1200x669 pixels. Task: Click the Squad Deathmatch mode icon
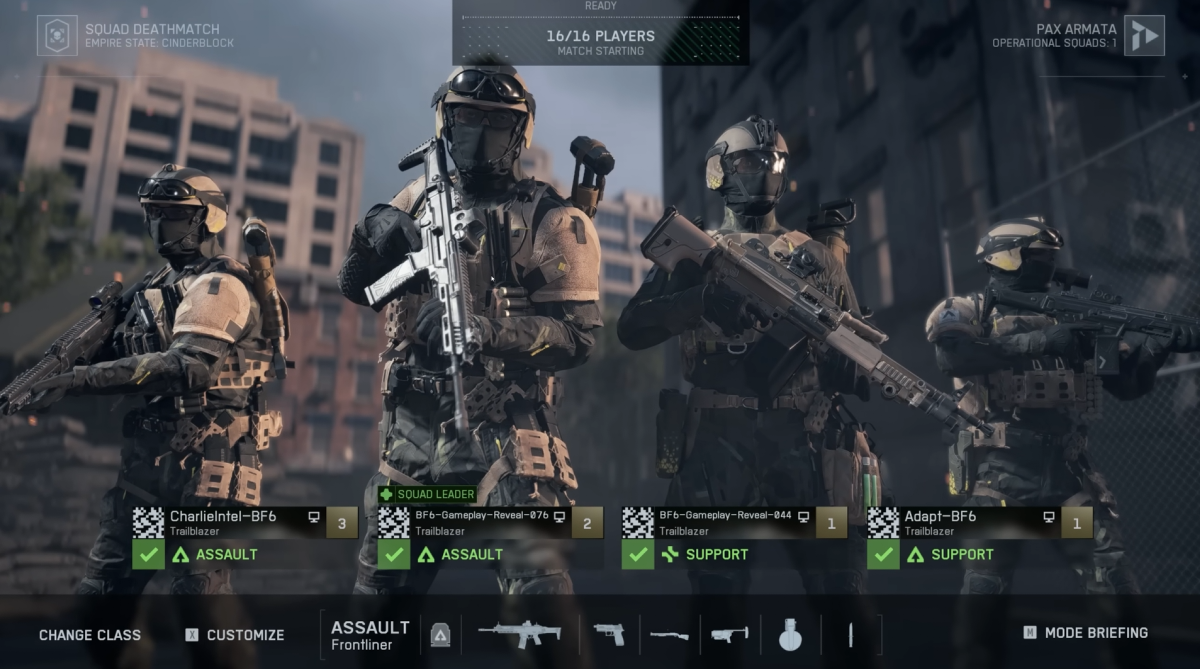pyautogui.click(x=57, y=36)
